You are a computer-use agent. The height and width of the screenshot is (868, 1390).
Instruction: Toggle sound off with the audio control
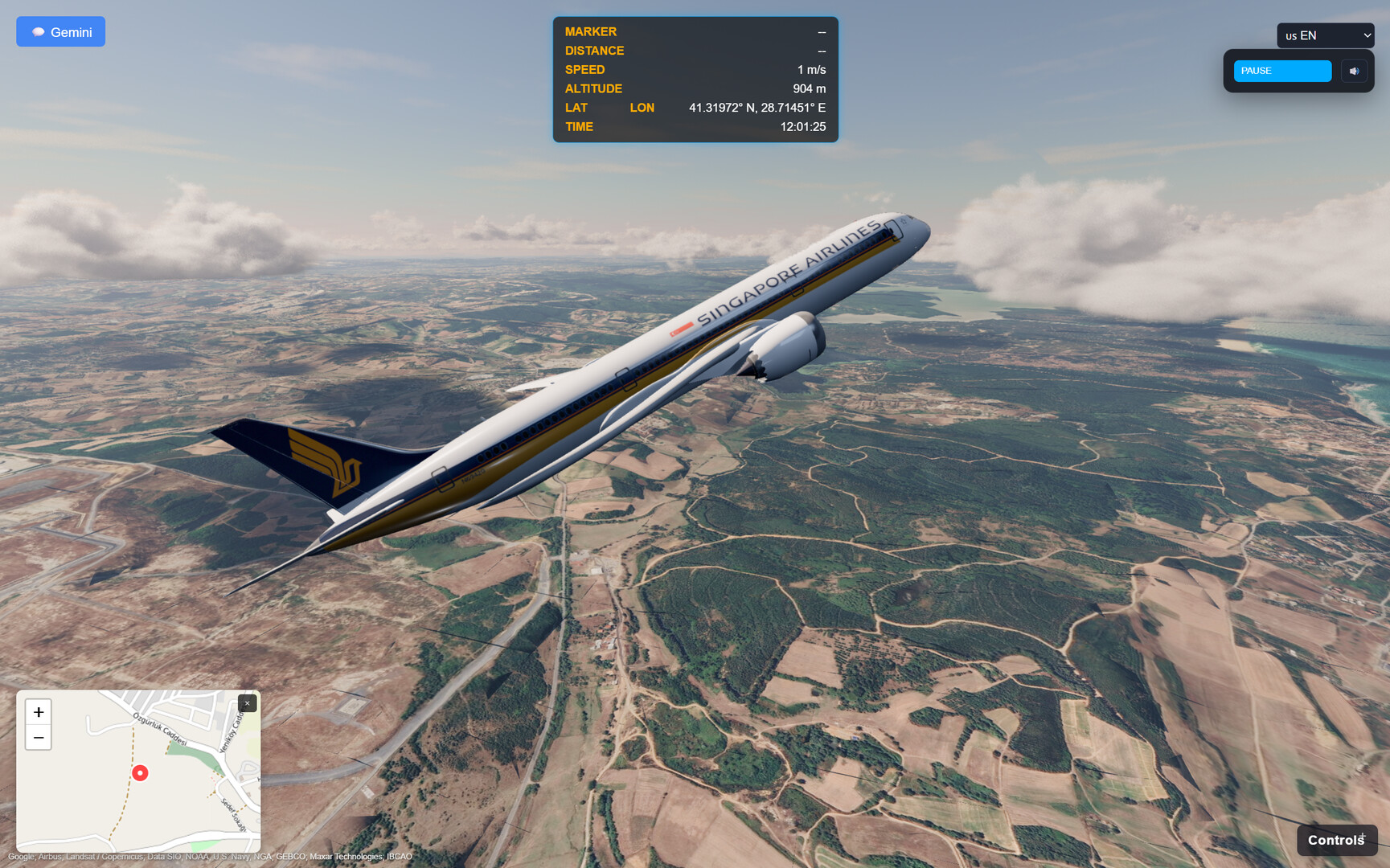[1355, 71]
